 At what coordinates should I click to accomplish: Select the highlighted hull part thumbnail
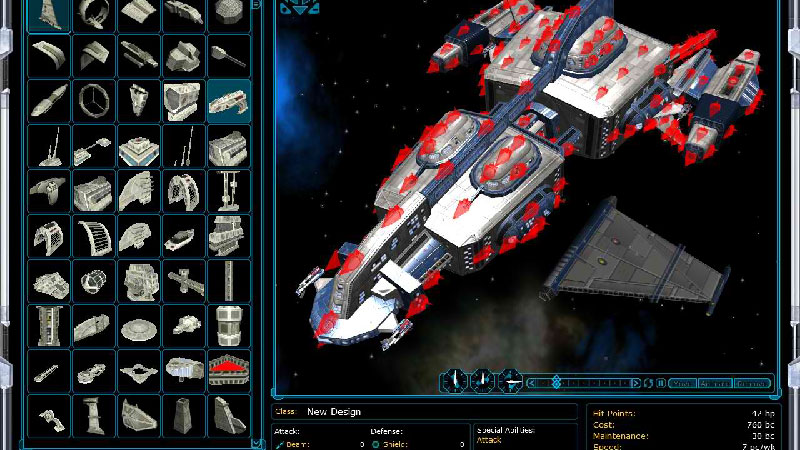pos(229,100)
